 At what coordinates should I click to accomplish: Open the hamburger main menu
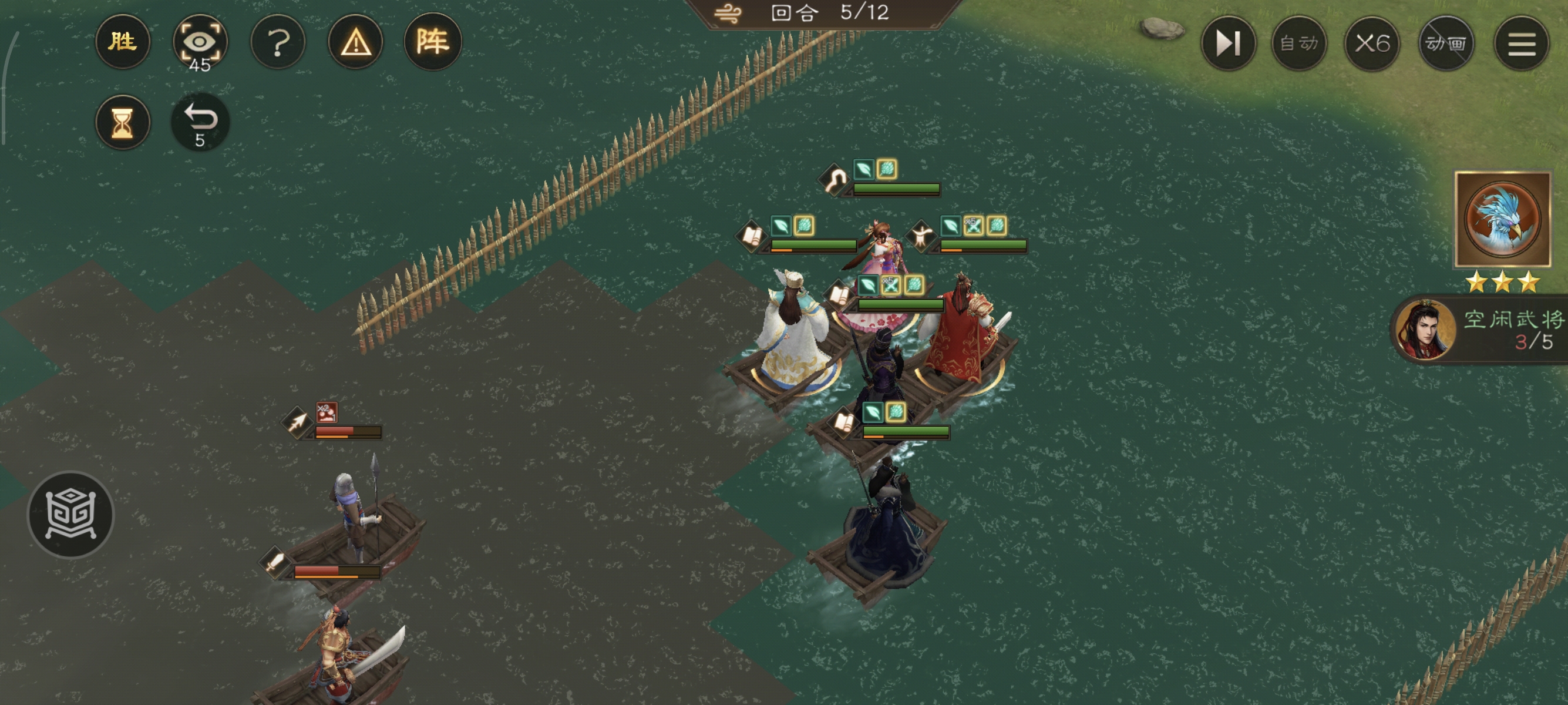pyautogui.click(x=1521, y=43)
